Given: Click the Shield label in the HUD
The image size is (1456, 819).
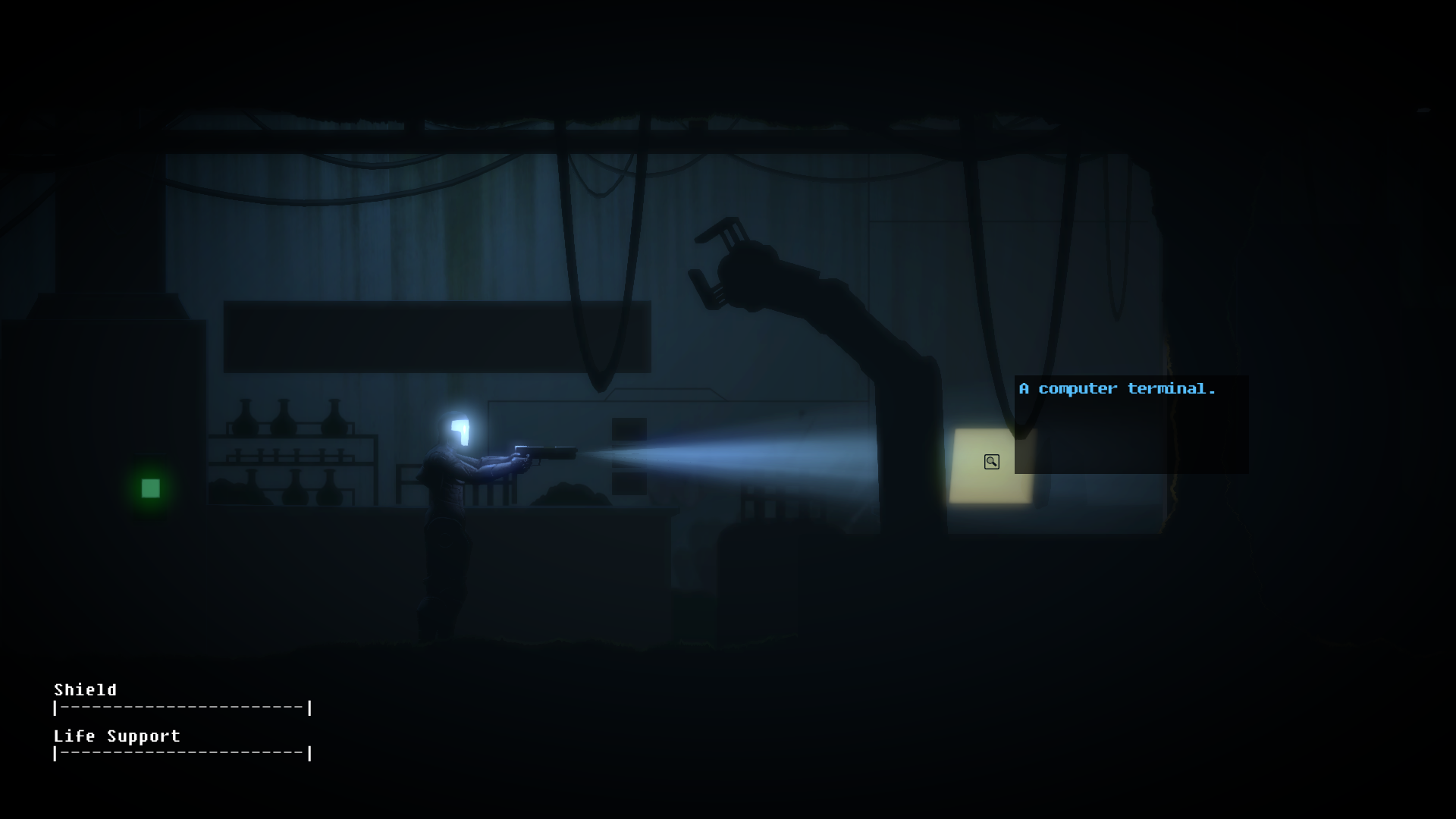Looking at the screenshot, I should coord(85,690).
